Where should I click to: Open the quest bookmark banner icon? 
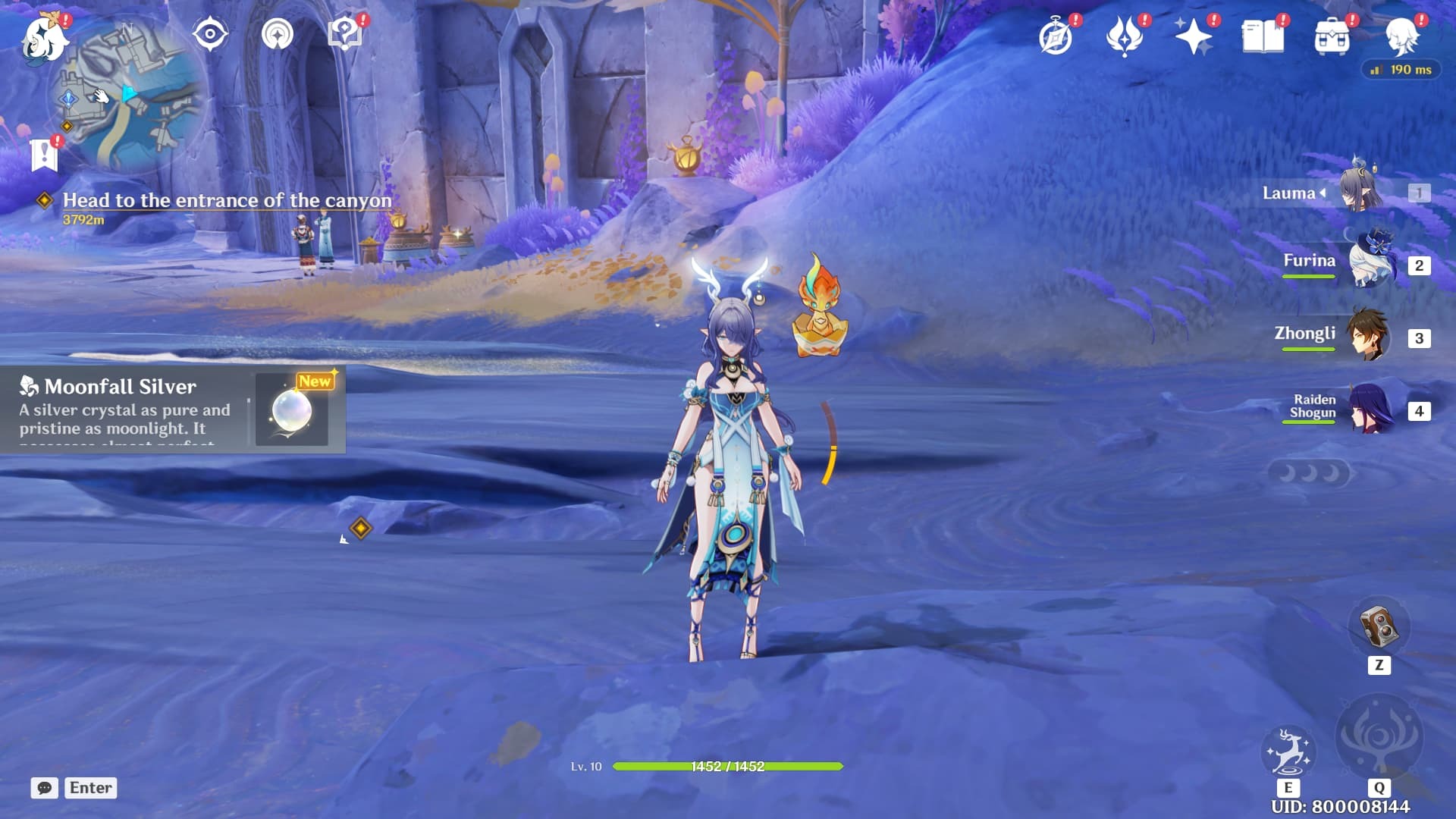[x=44, y=155]
